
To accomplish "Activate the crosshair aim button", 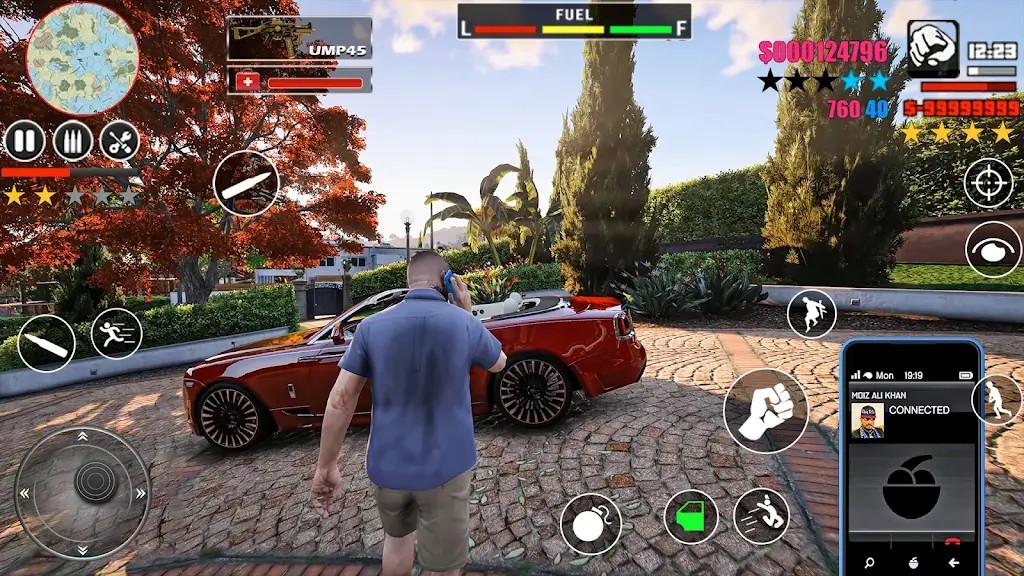I will click(989, 183).
